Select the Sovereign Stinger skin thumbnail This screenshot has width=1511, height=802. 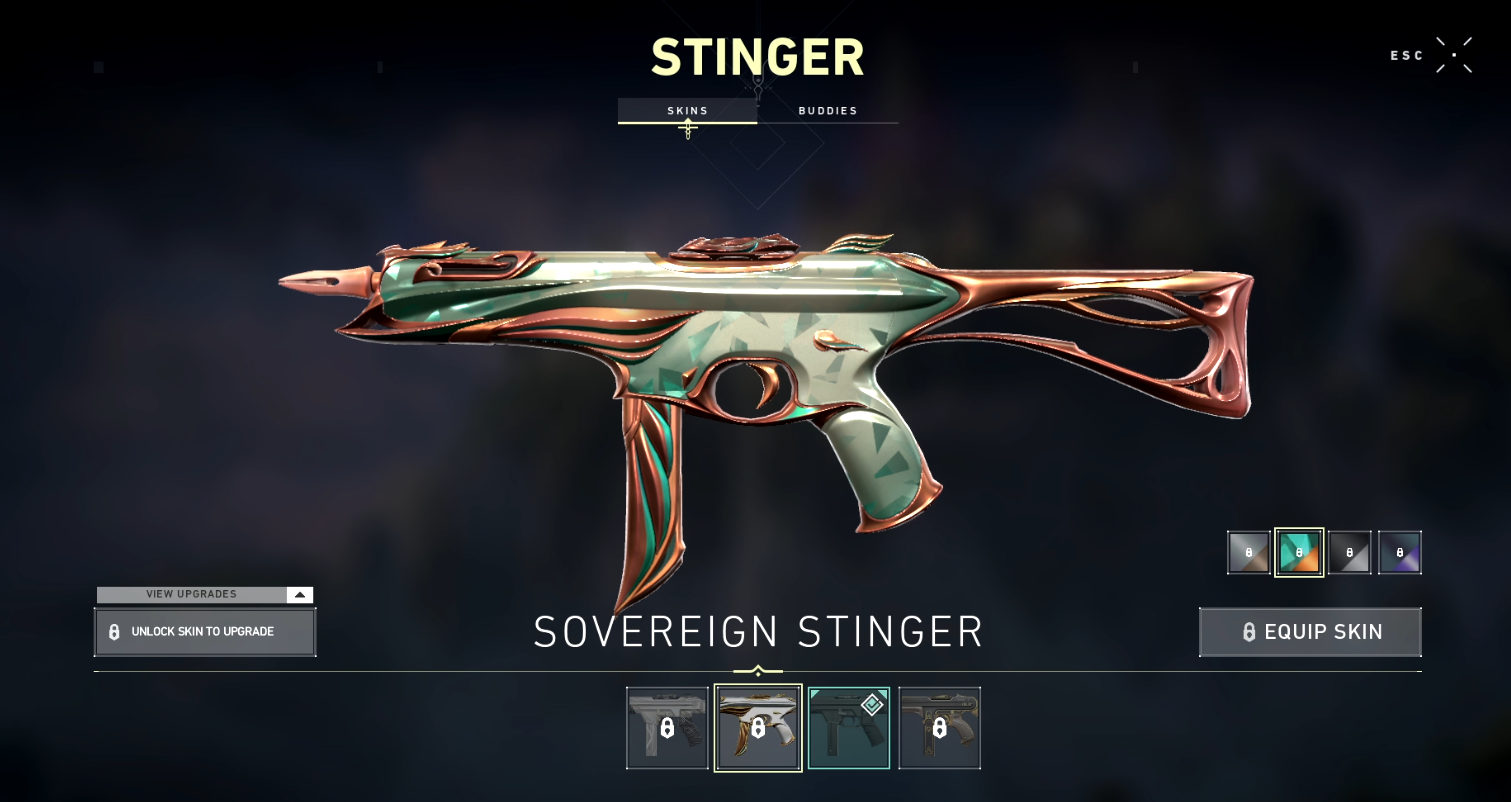[x=757, y=727]
